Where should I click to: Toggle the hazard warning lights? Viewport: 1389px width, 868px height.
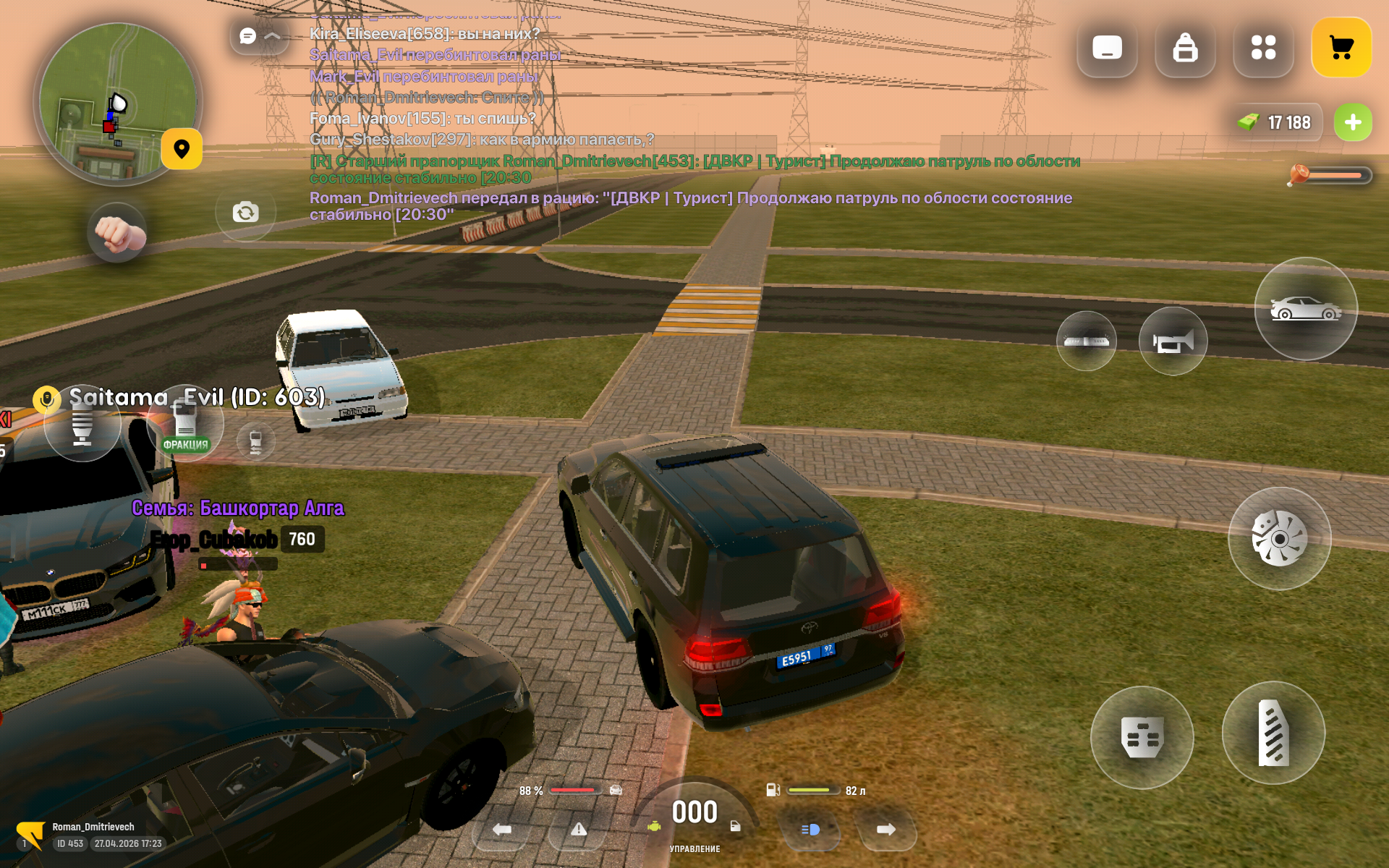[x=579, y=830]
